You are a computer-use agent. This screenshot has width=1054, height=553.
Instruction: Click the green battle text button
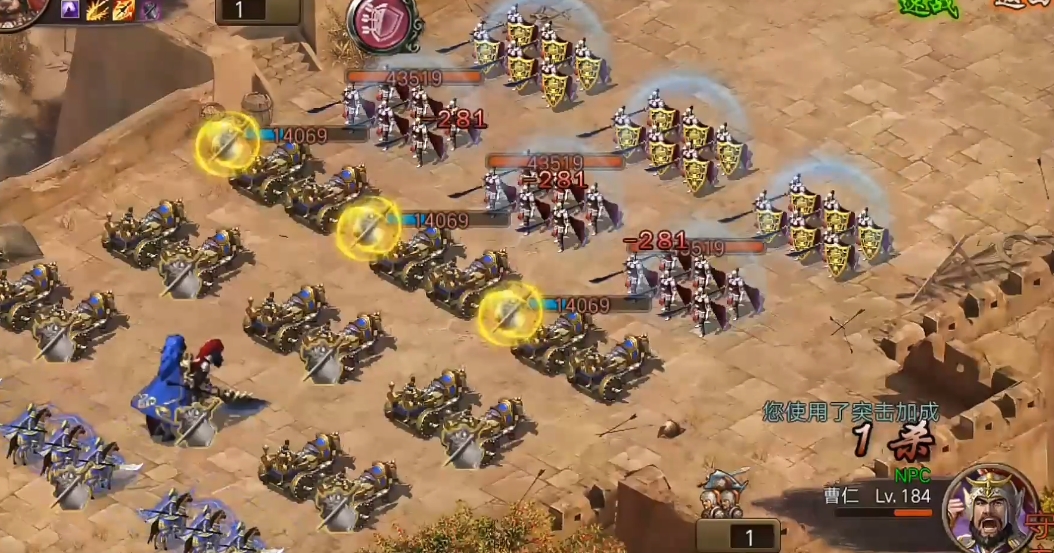tap(929, 8)
